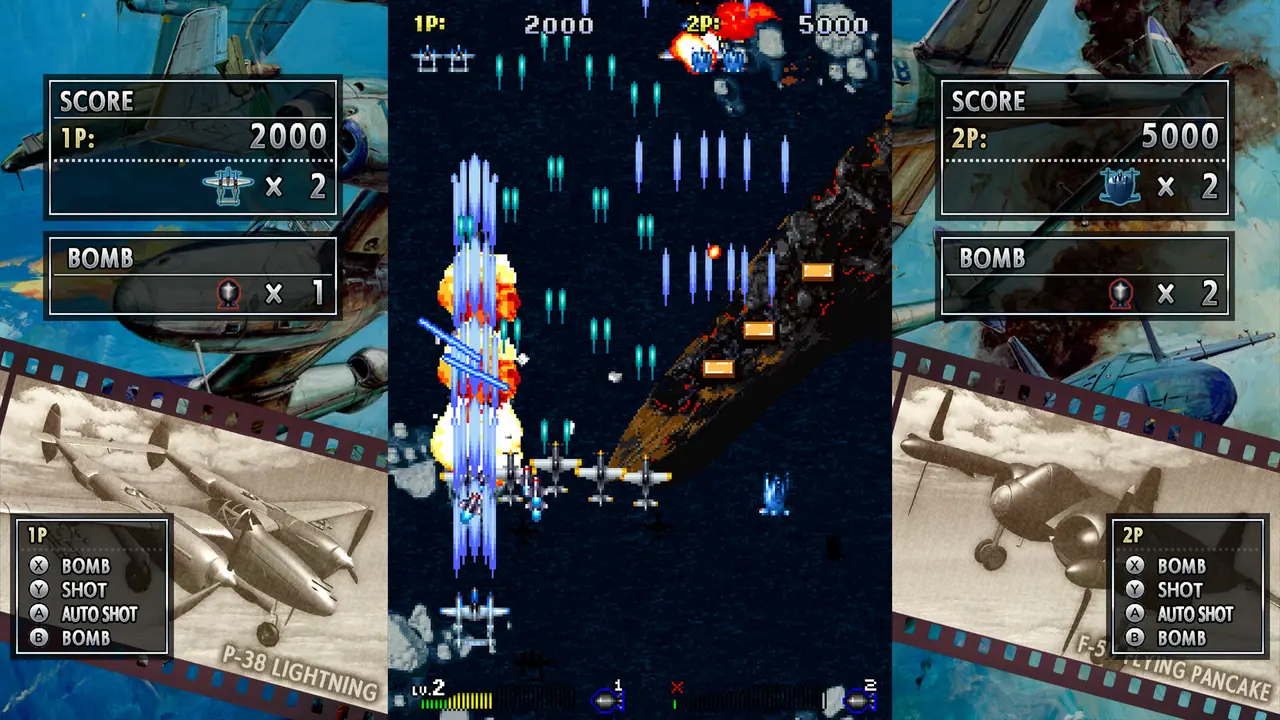Click the blue bomb stock icon for player 1
This screenshot has height=720, width=1280.
606,701
